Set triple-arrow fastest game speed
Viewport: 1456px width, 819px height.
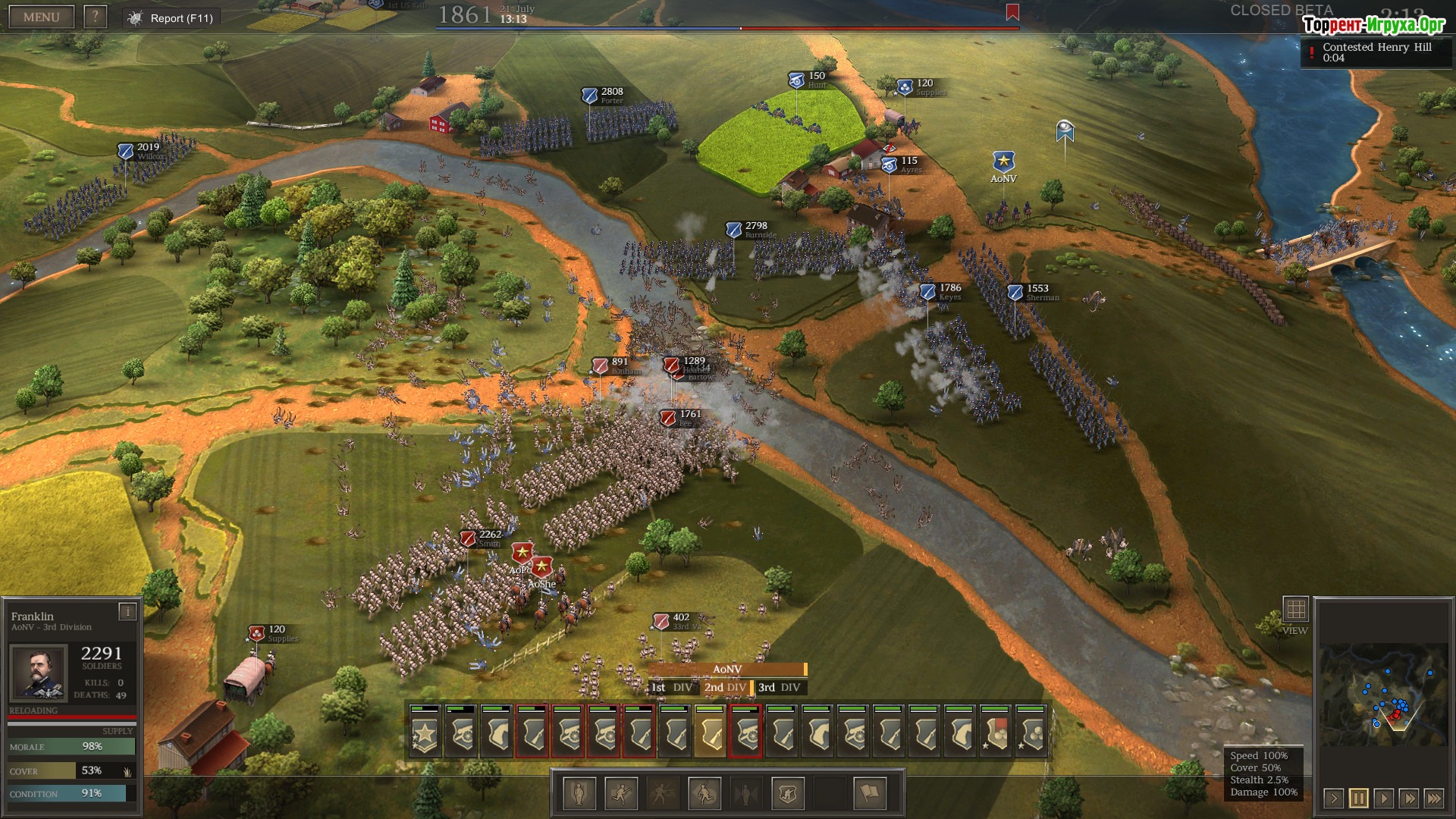1434,798
